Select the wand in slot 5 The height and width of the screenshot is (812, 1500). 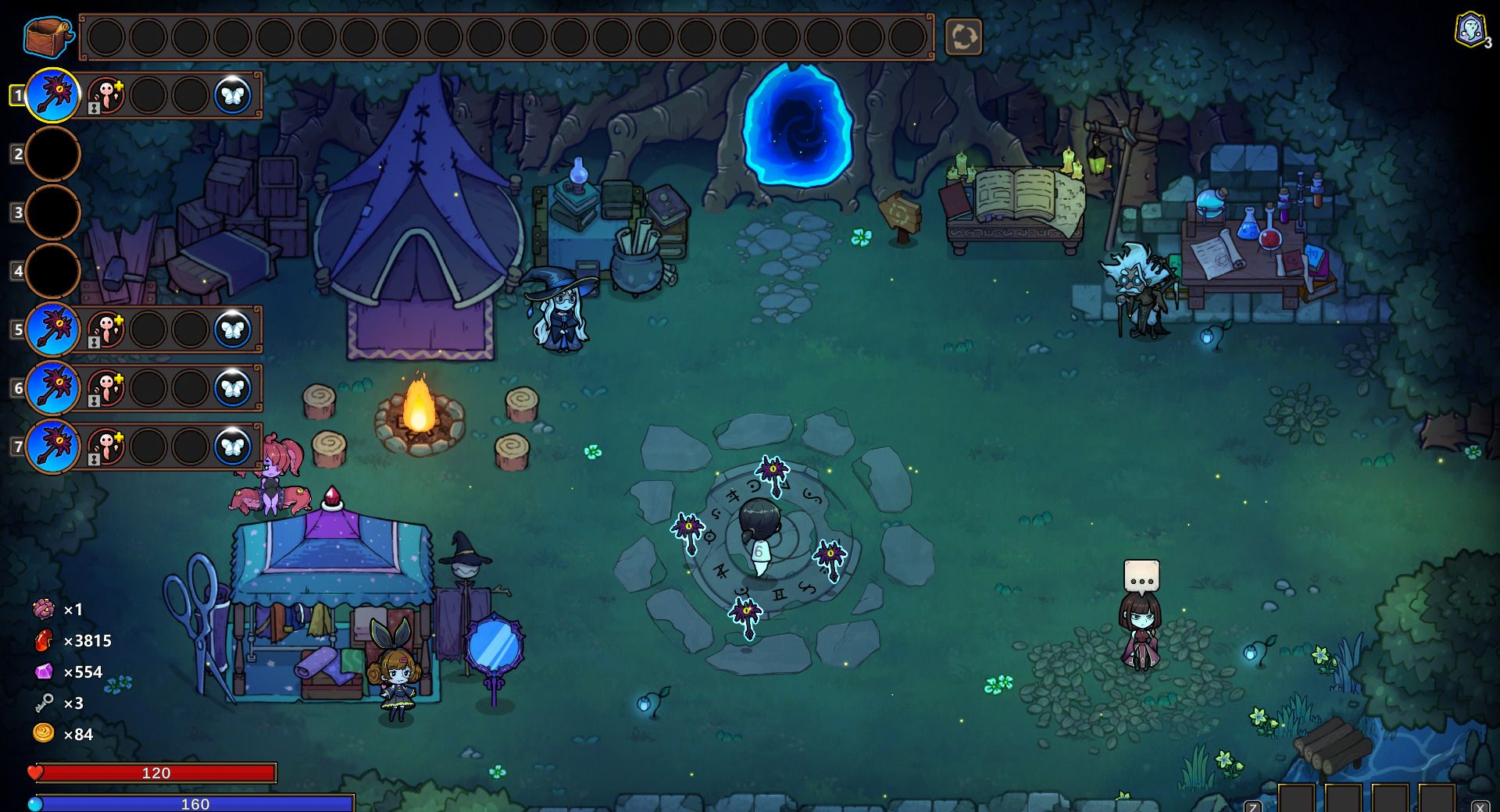53,329
